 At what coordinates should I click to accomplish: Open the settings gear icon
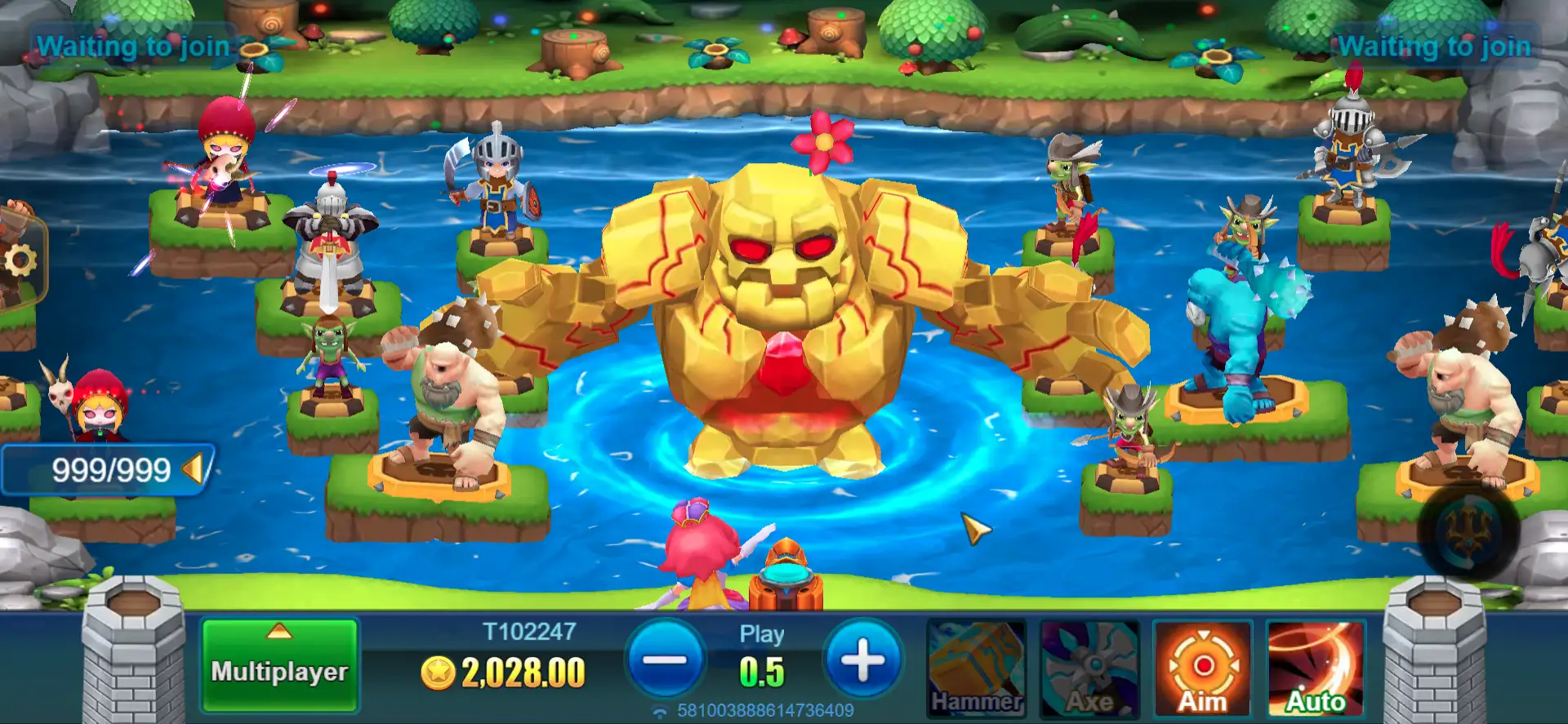(x=20, y=261)
